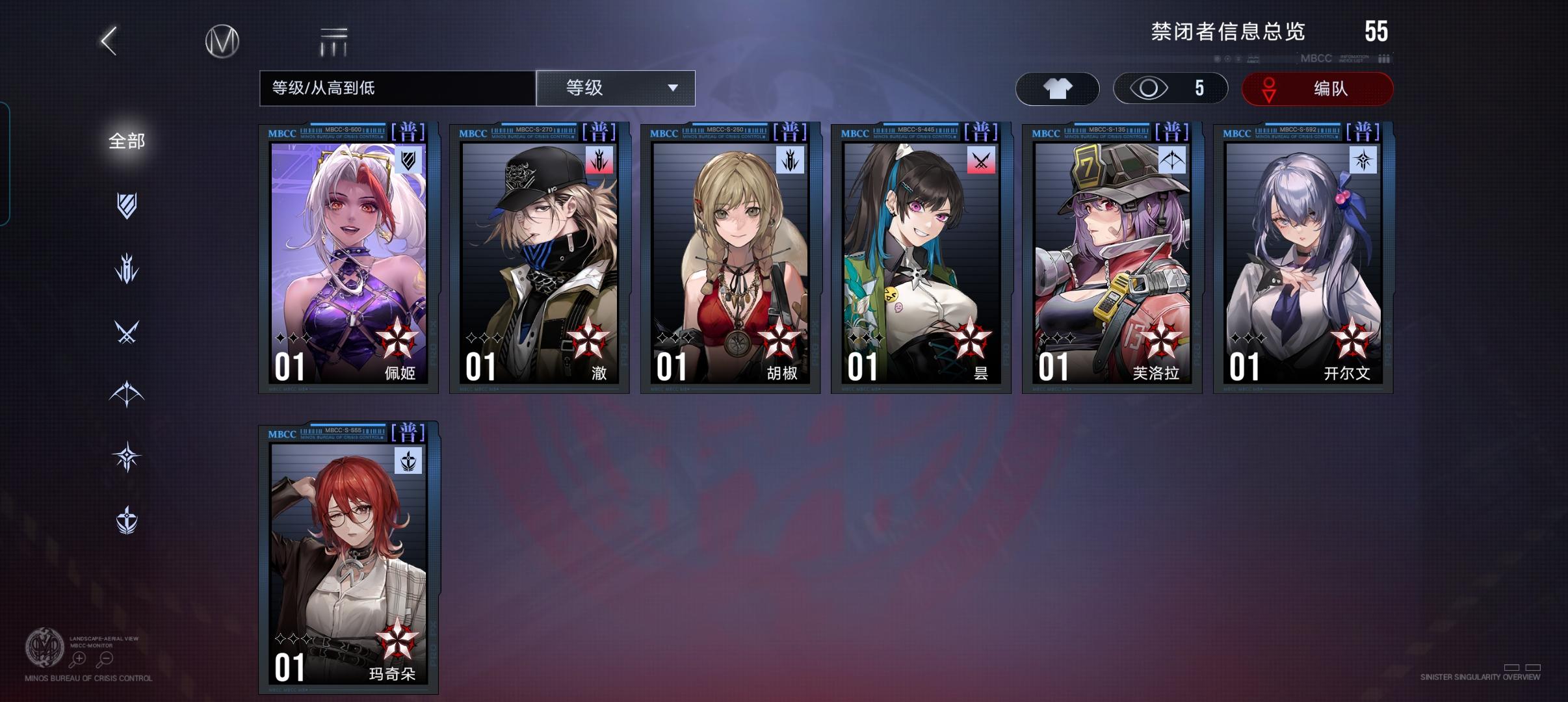The height and width of the screenshot is (702, 1568).
Task: Click the back arrow at top left
Action: [107, 40]
